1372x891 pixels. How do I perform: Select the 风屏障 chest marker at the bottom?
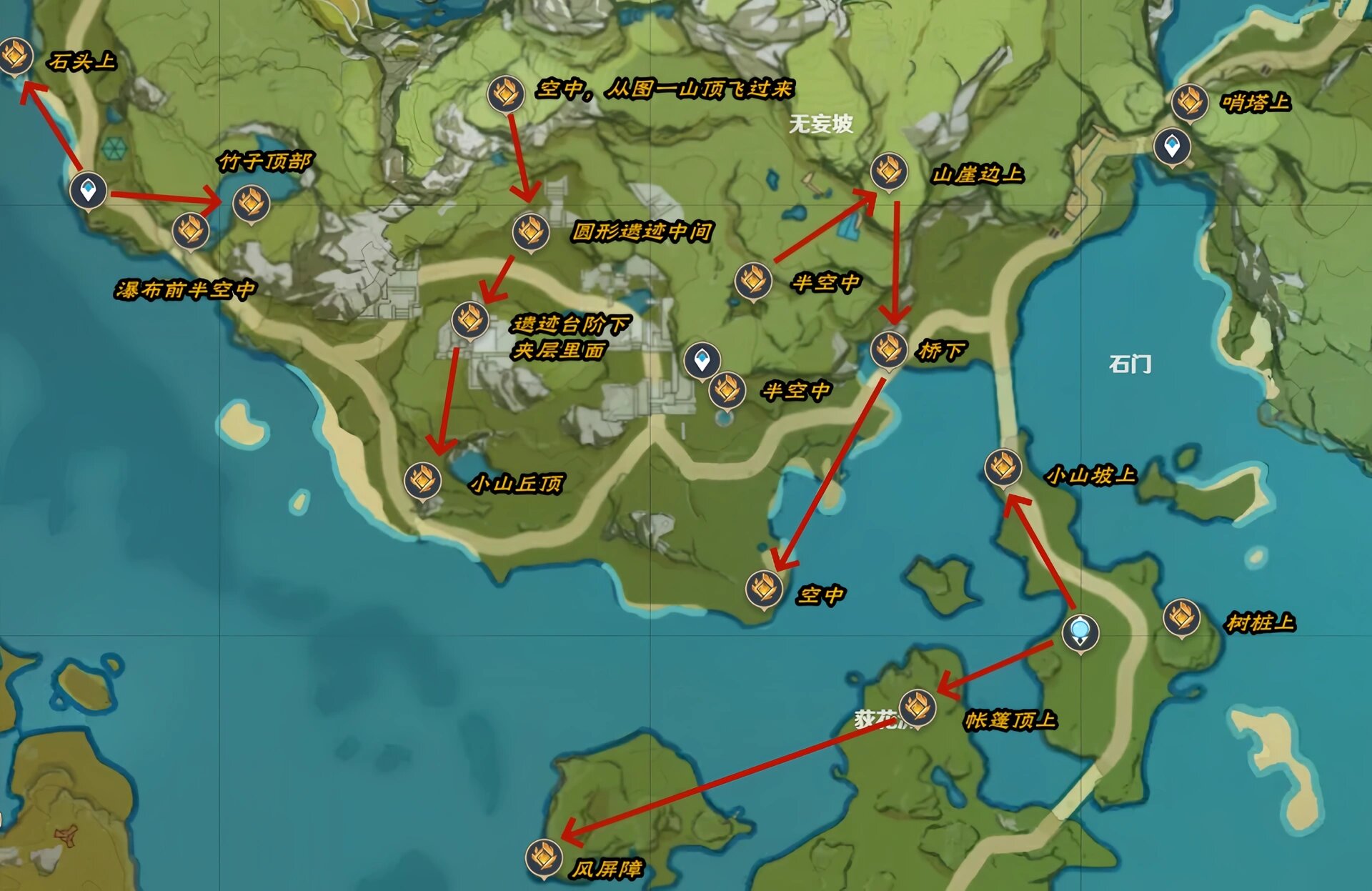543,855
